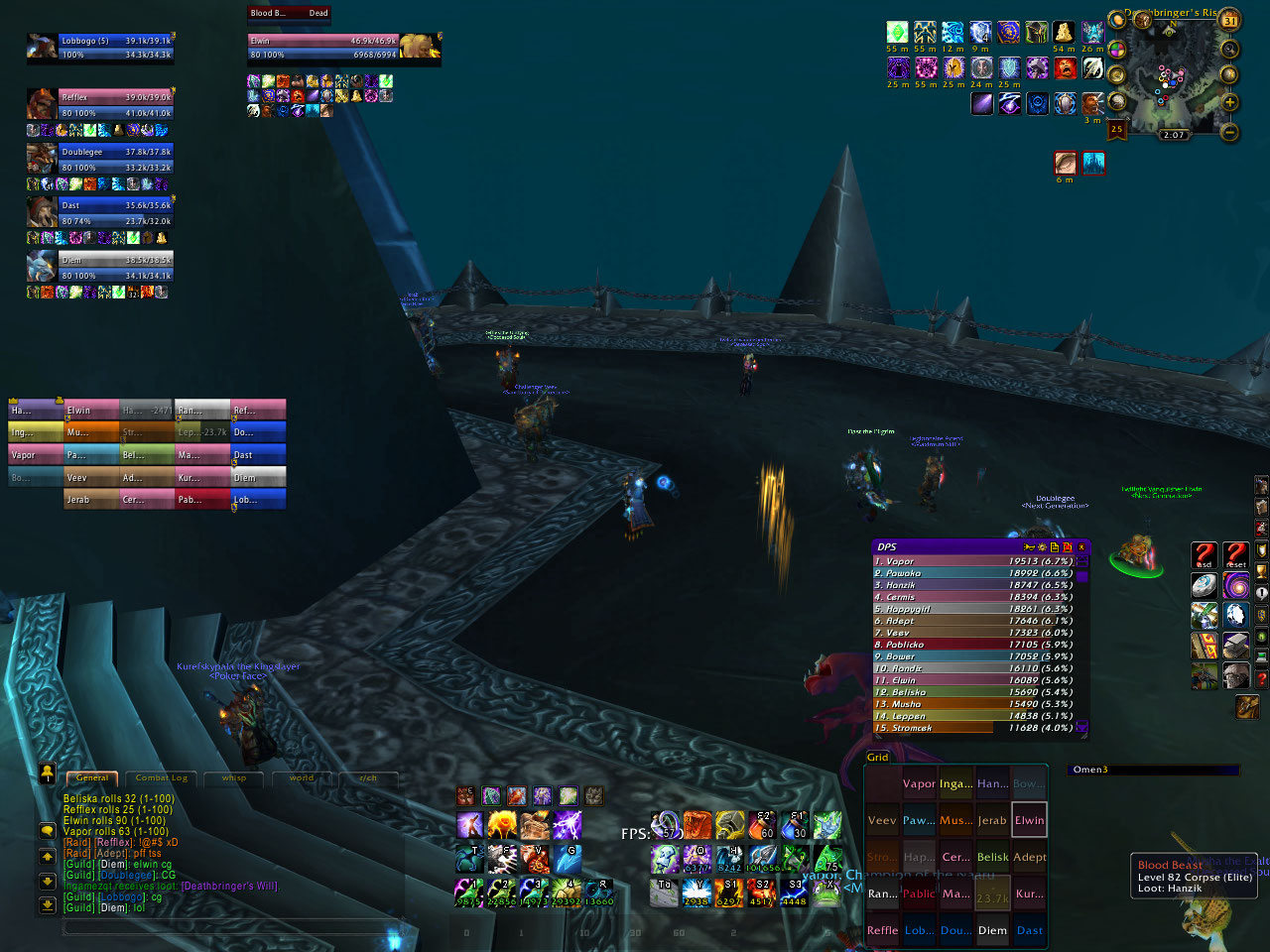Switch to the Combat Log chat tab
Viewport: 1270px width, 952px height.
pyautogui.click(x=161, y=778)
